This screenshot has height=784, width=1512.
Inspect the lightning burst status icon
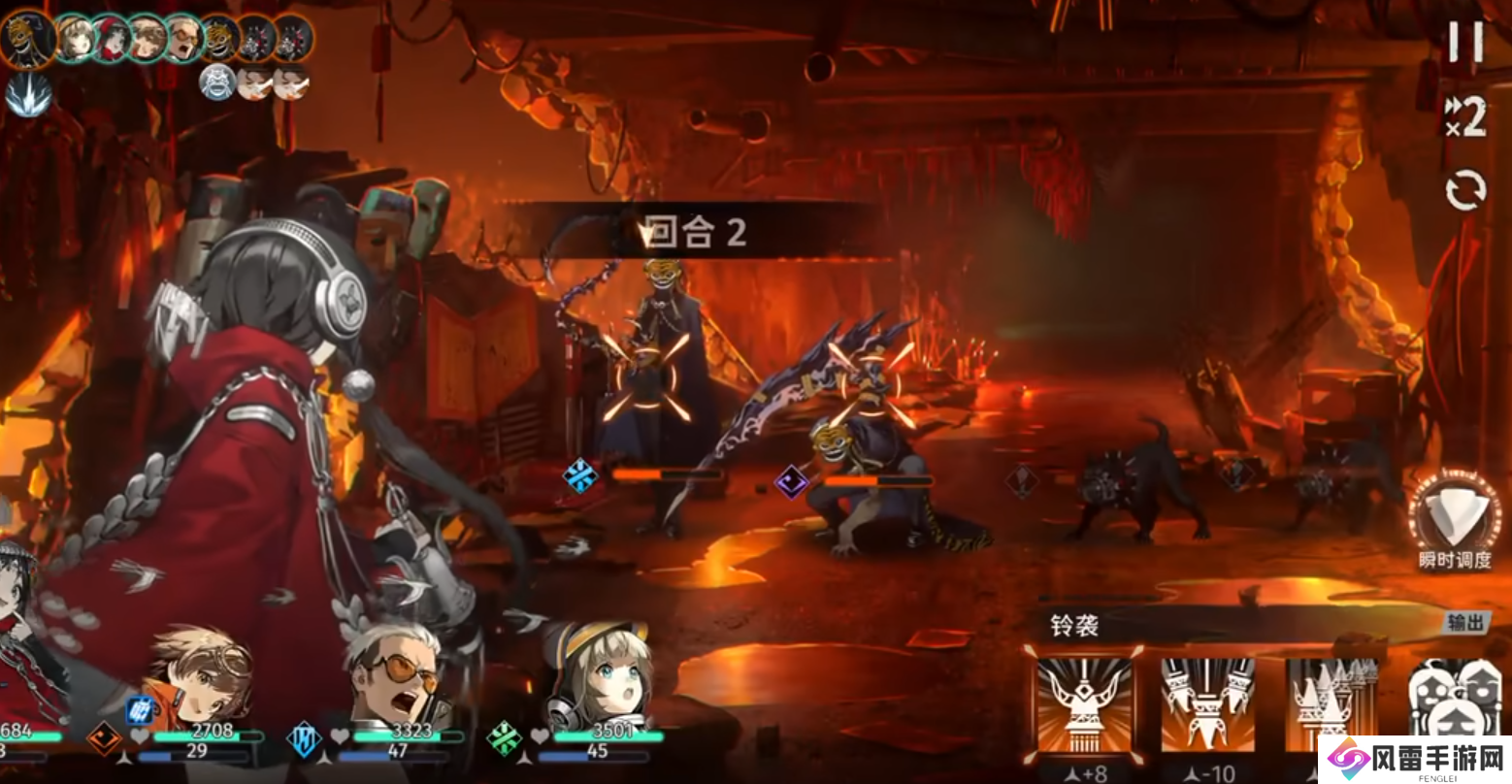click(x=27, y=95)
